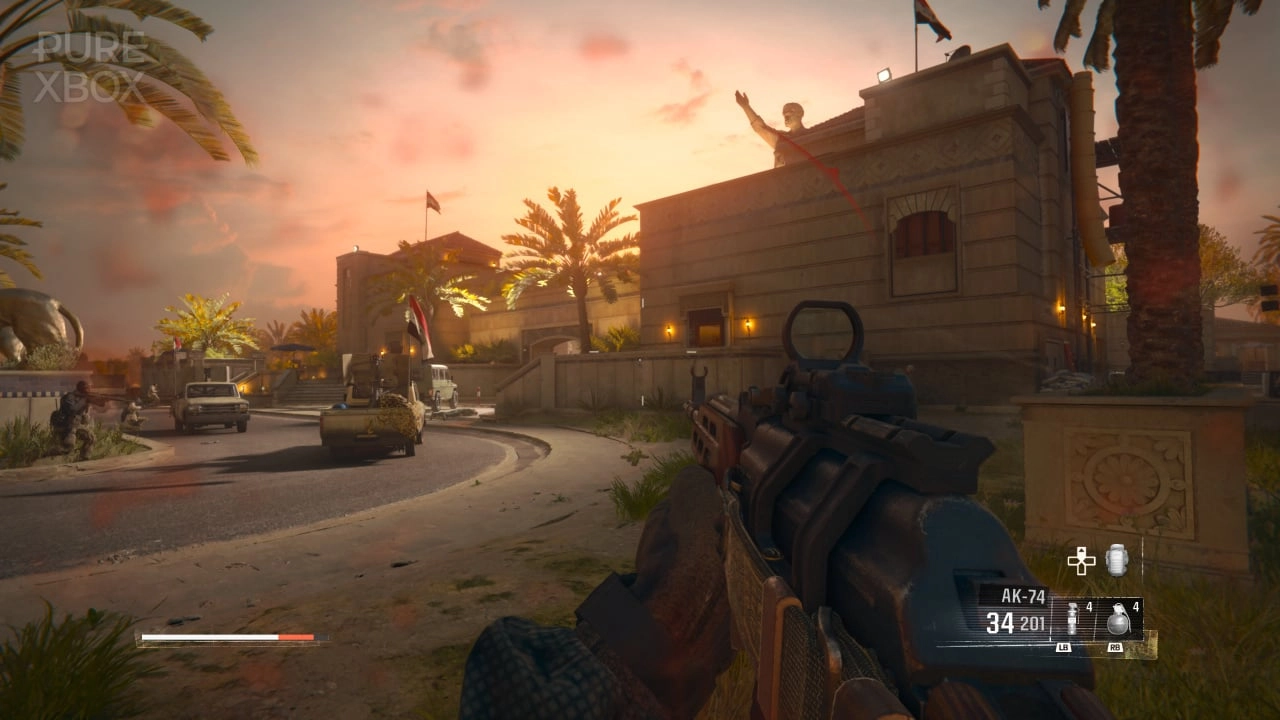Click the D-pad field upgrade indicator
This screenshot has height=720, width=1280.
(x=1081, y=561)
